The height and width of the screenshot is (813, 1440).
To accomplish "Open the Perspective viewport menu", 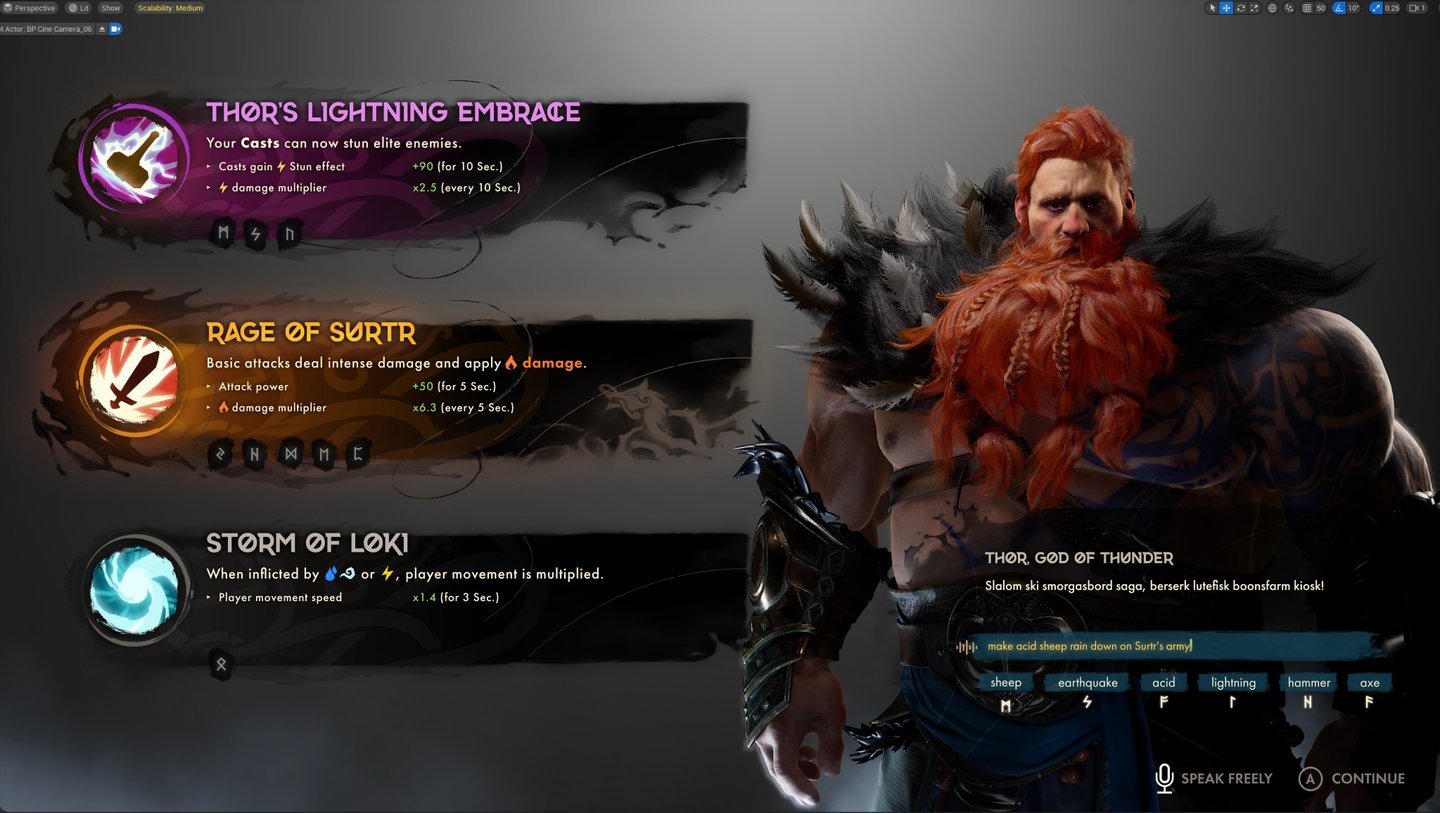I will [x=30, y=8].
